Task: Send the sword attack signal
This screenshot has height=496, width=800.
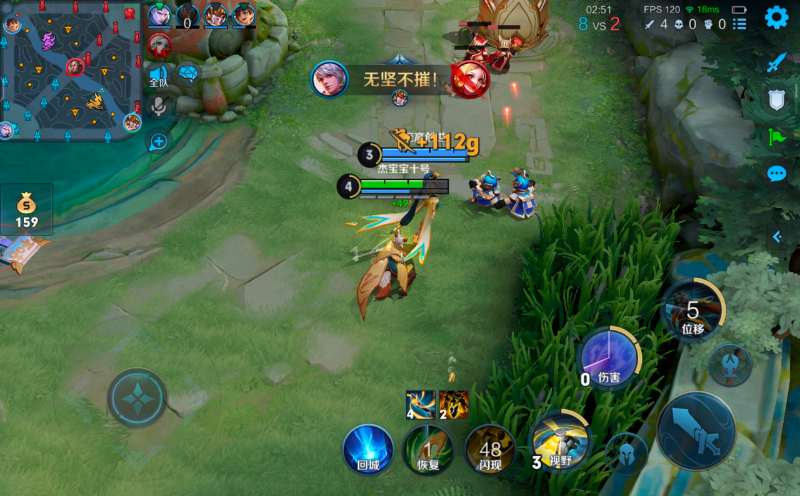Action: coord(777,62)
